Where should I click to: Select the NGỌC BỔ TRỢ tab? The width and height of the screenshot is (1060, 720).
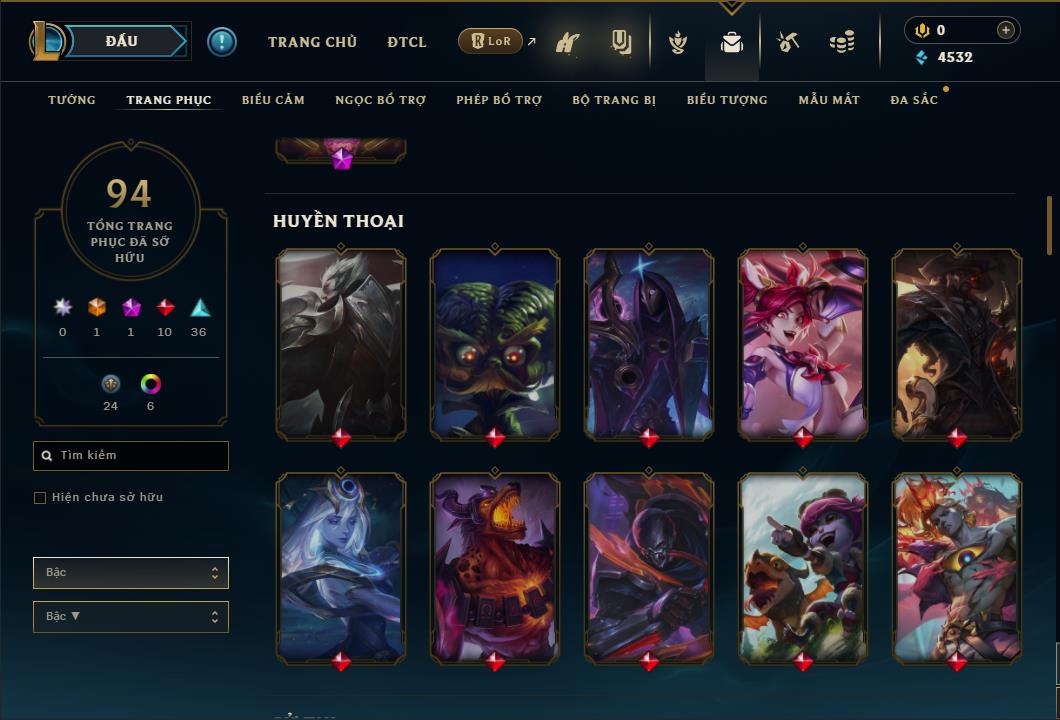(380, 100)
